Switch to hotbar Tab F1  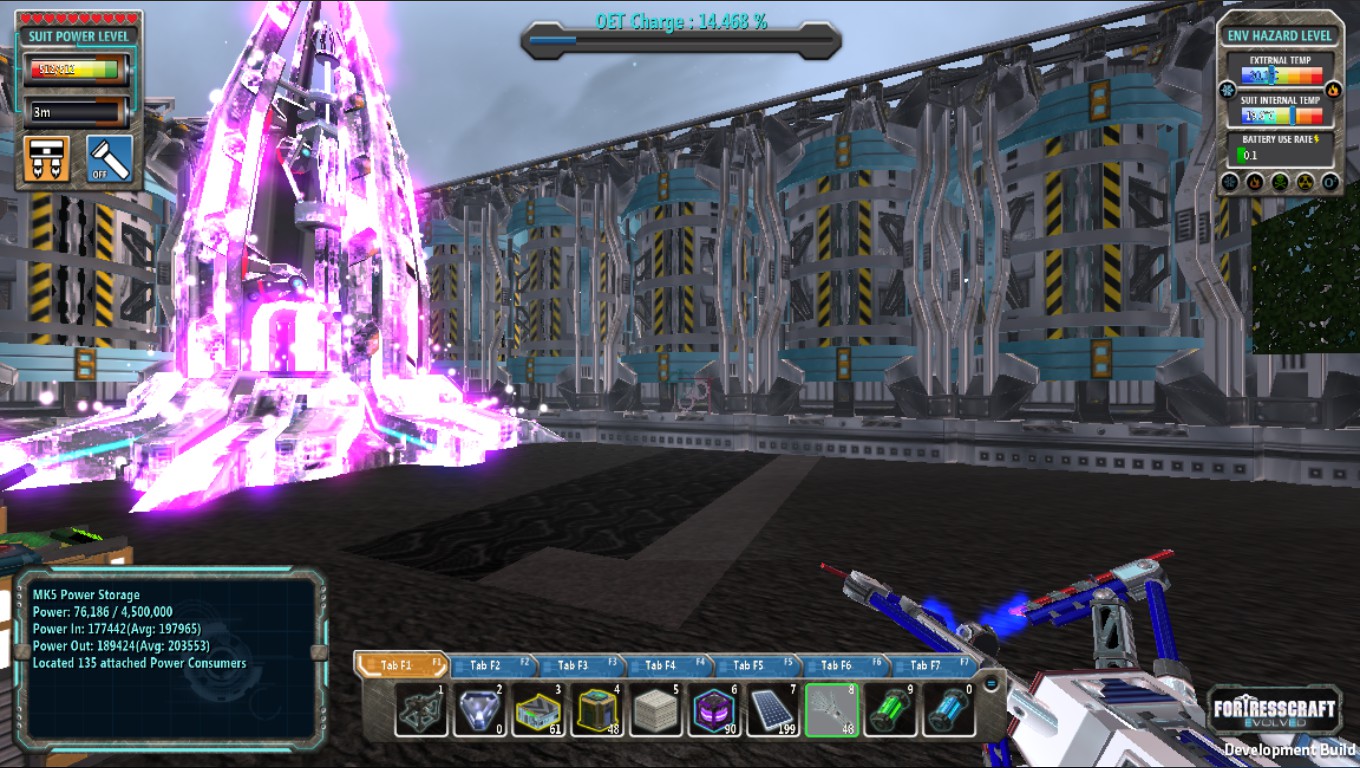click(x=398, y=665)
